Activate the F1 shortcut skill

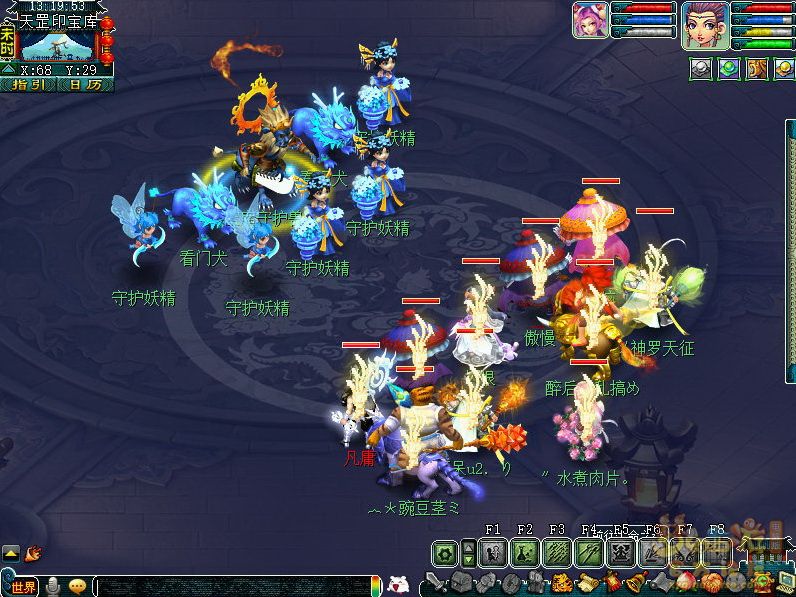coord(493,552)
